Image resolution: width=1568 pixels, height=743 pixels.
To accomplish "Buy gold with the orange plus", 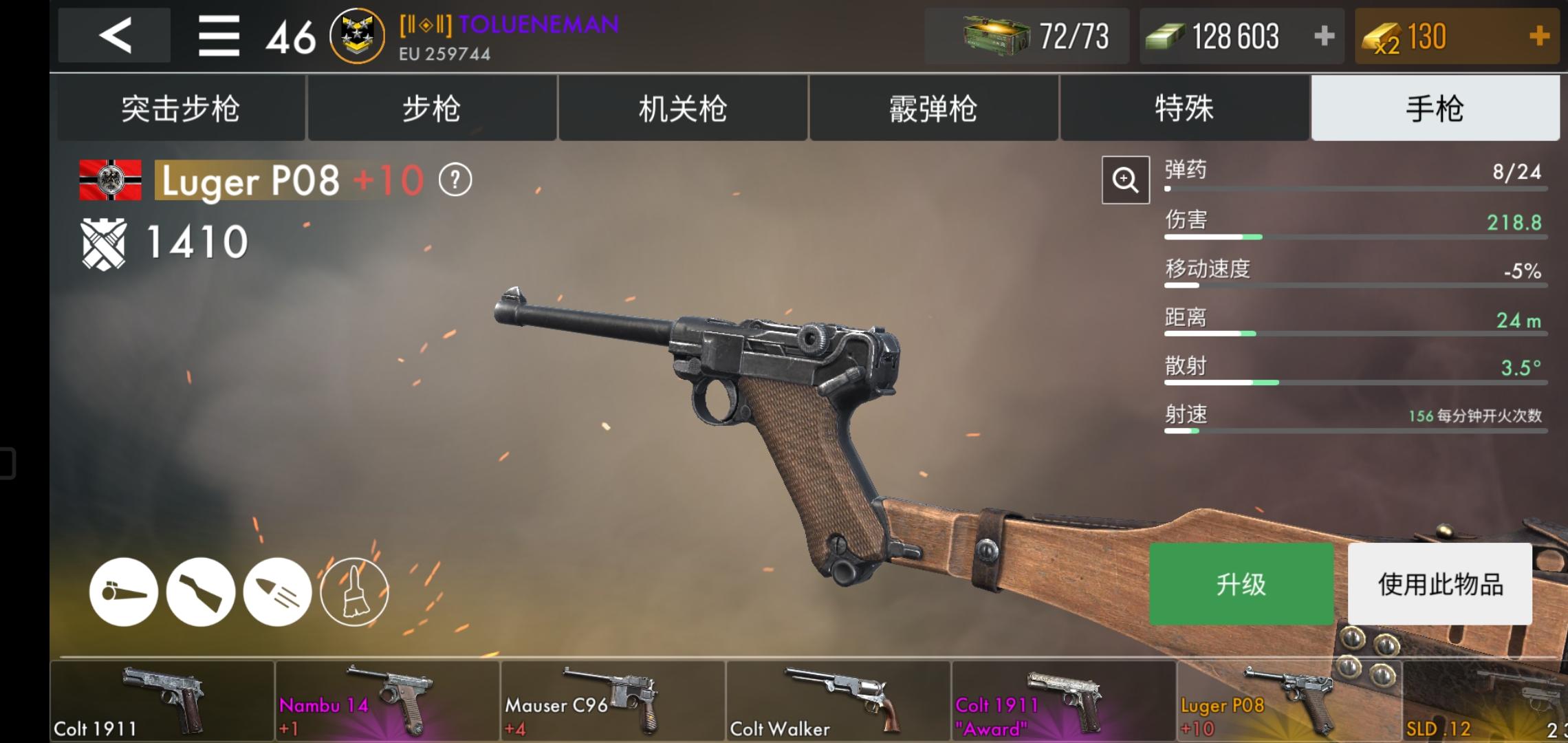I will point(1539,36).
